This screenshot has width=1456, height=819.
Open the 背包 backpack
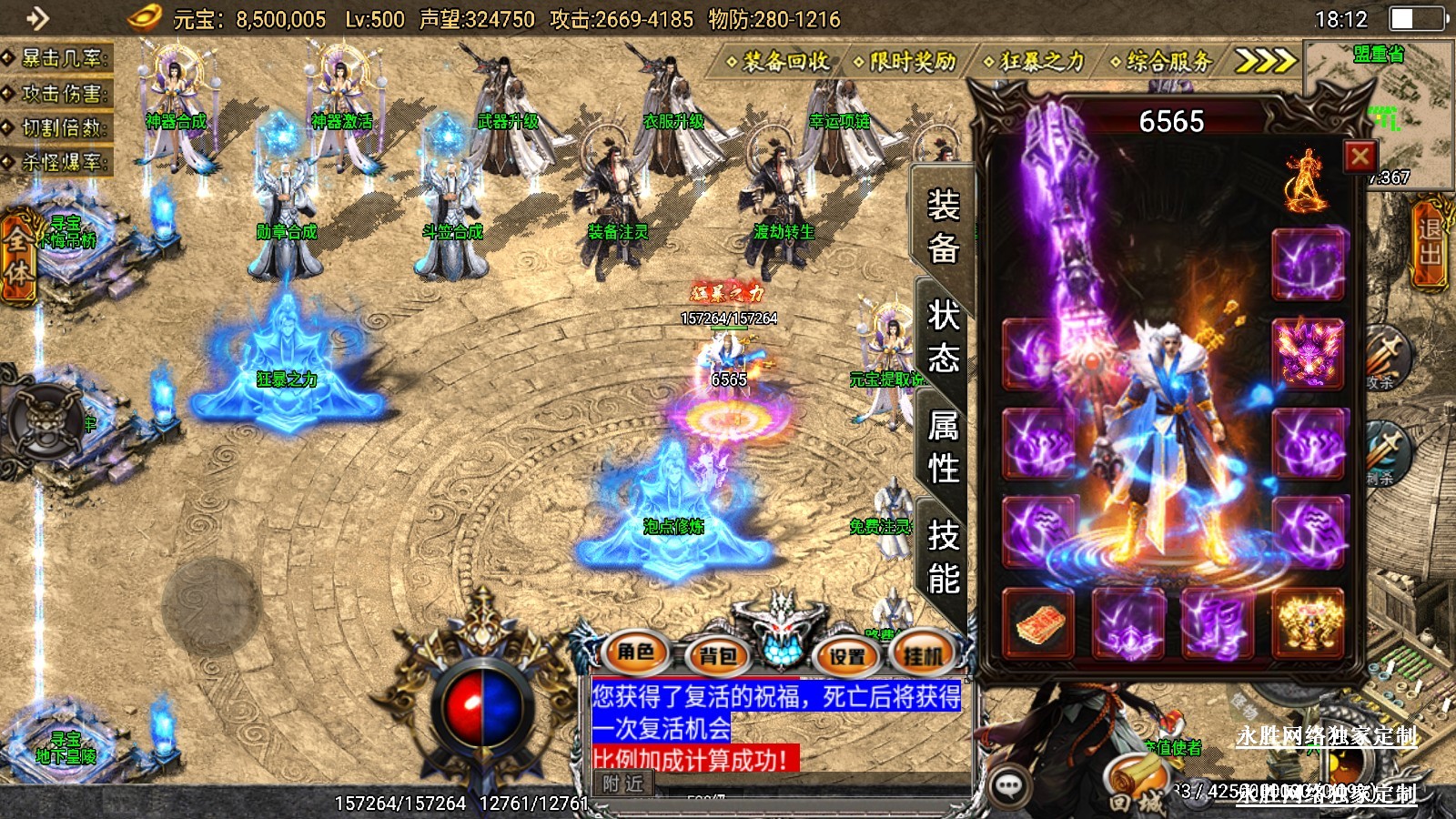(x=718, y=654)
